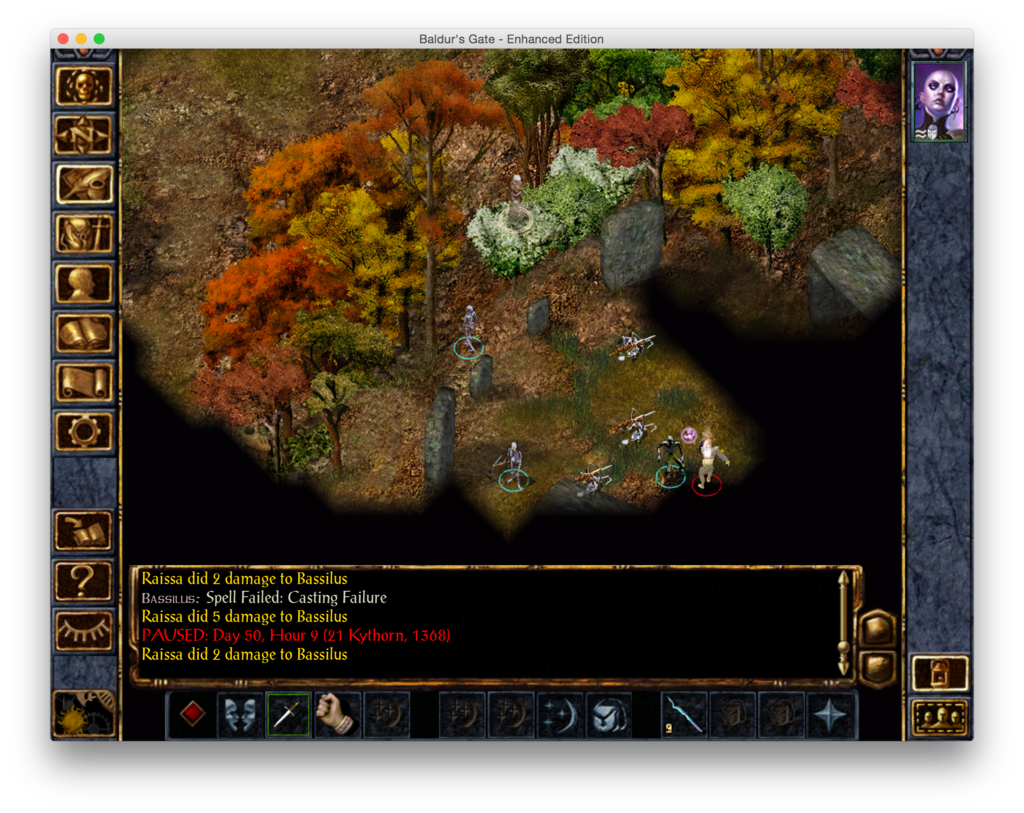The height and width of the screenshot is (813, 1024).
Task: Open the question mark help button
Action: pos(84,580)
